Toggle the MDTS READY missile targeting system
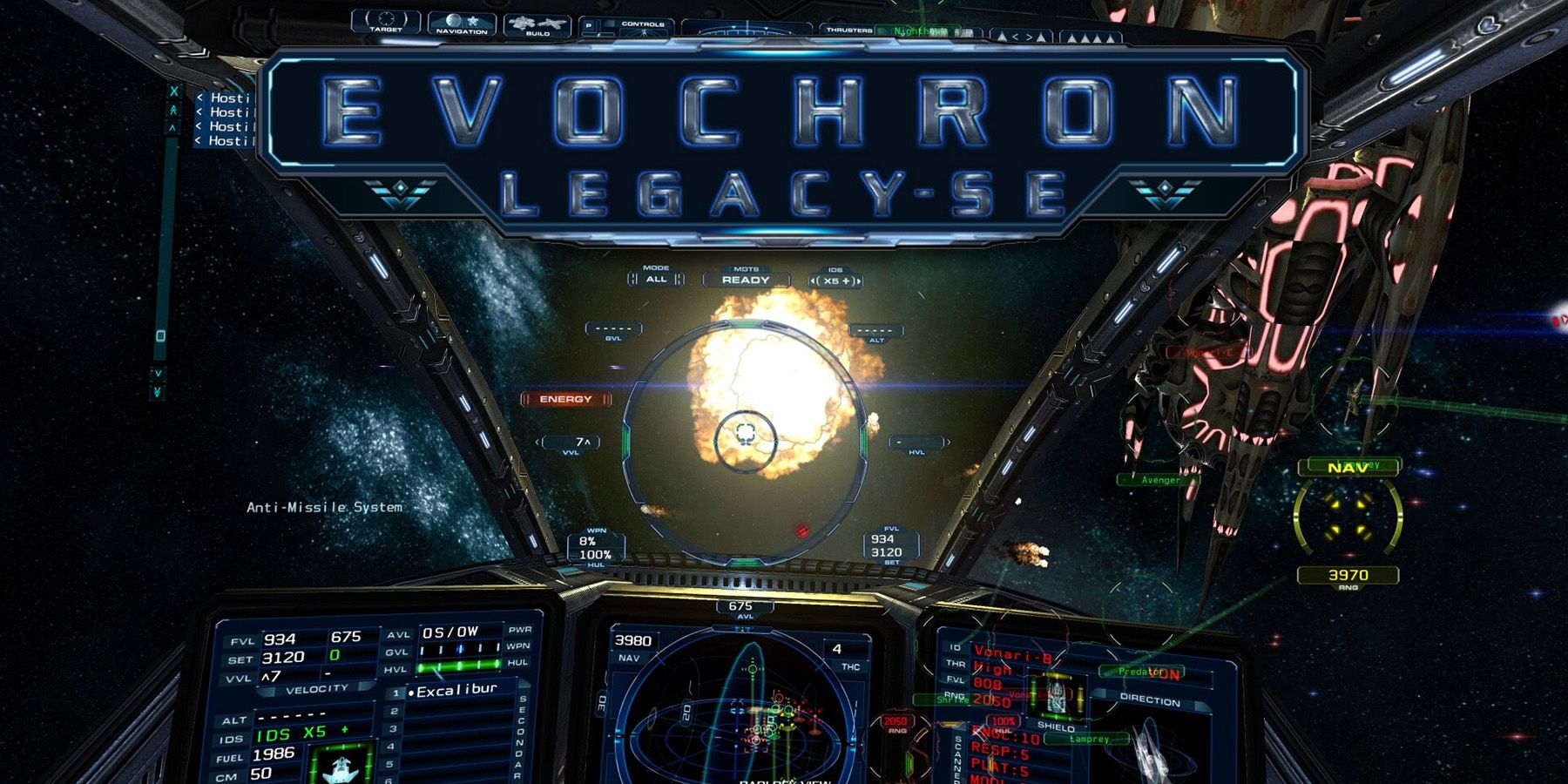 point(748,280)
